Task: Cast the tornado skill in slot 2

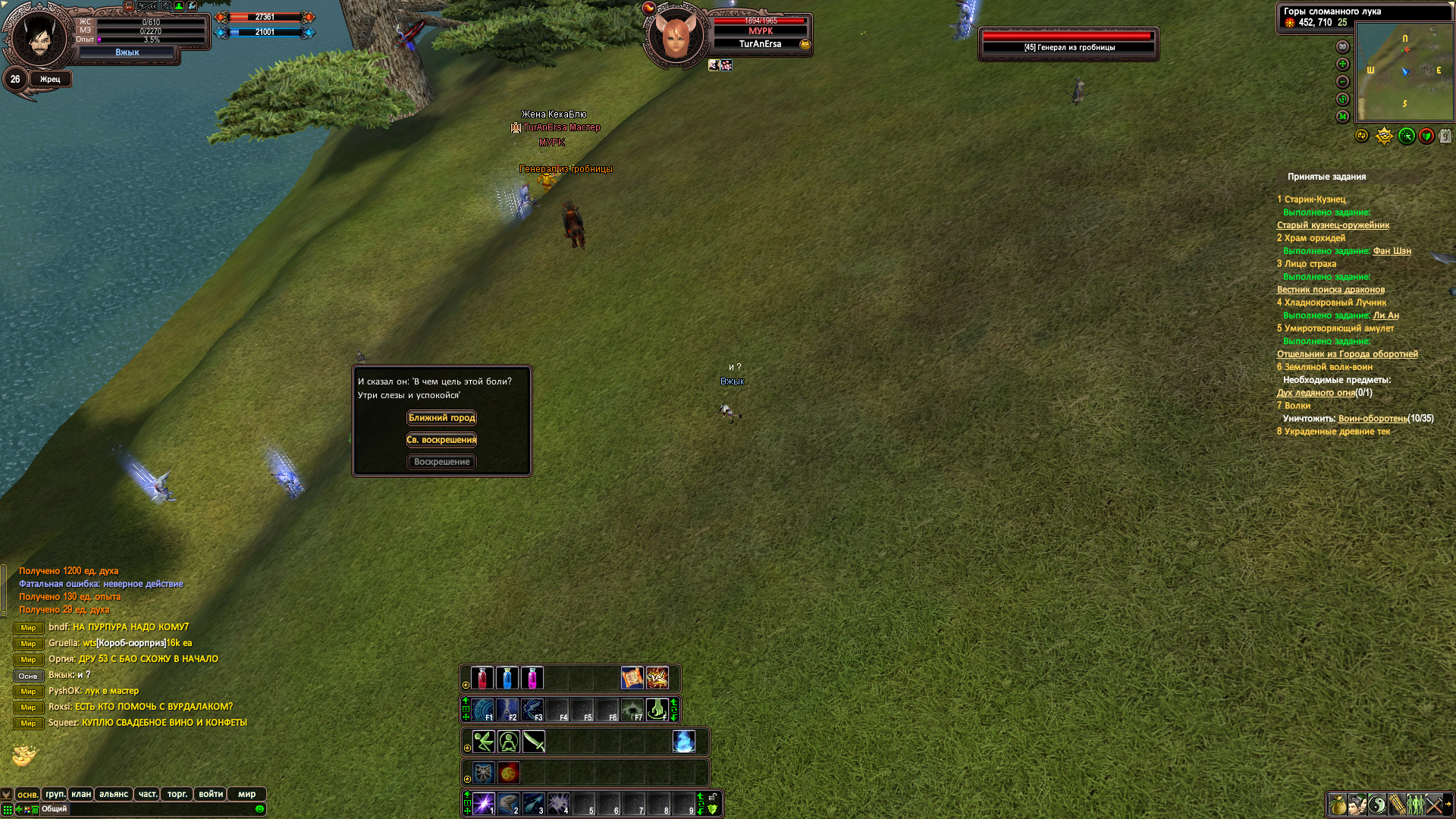Action: pos(509,804)
